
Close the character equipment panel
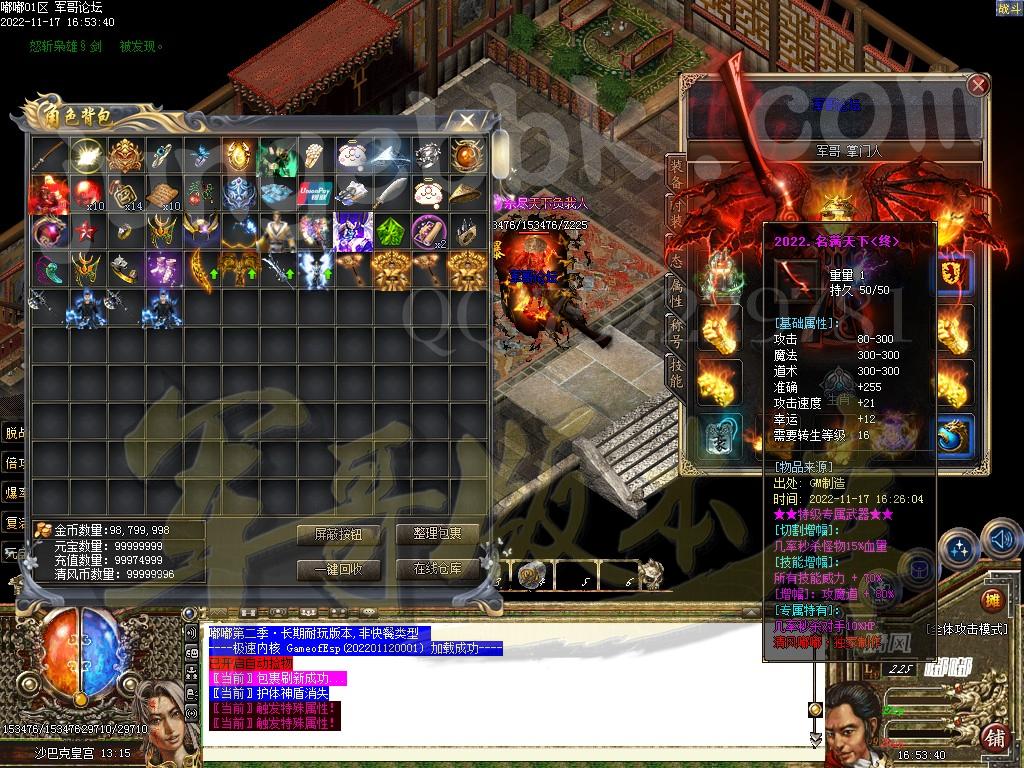pyautogui.click(x=978, y=86)
